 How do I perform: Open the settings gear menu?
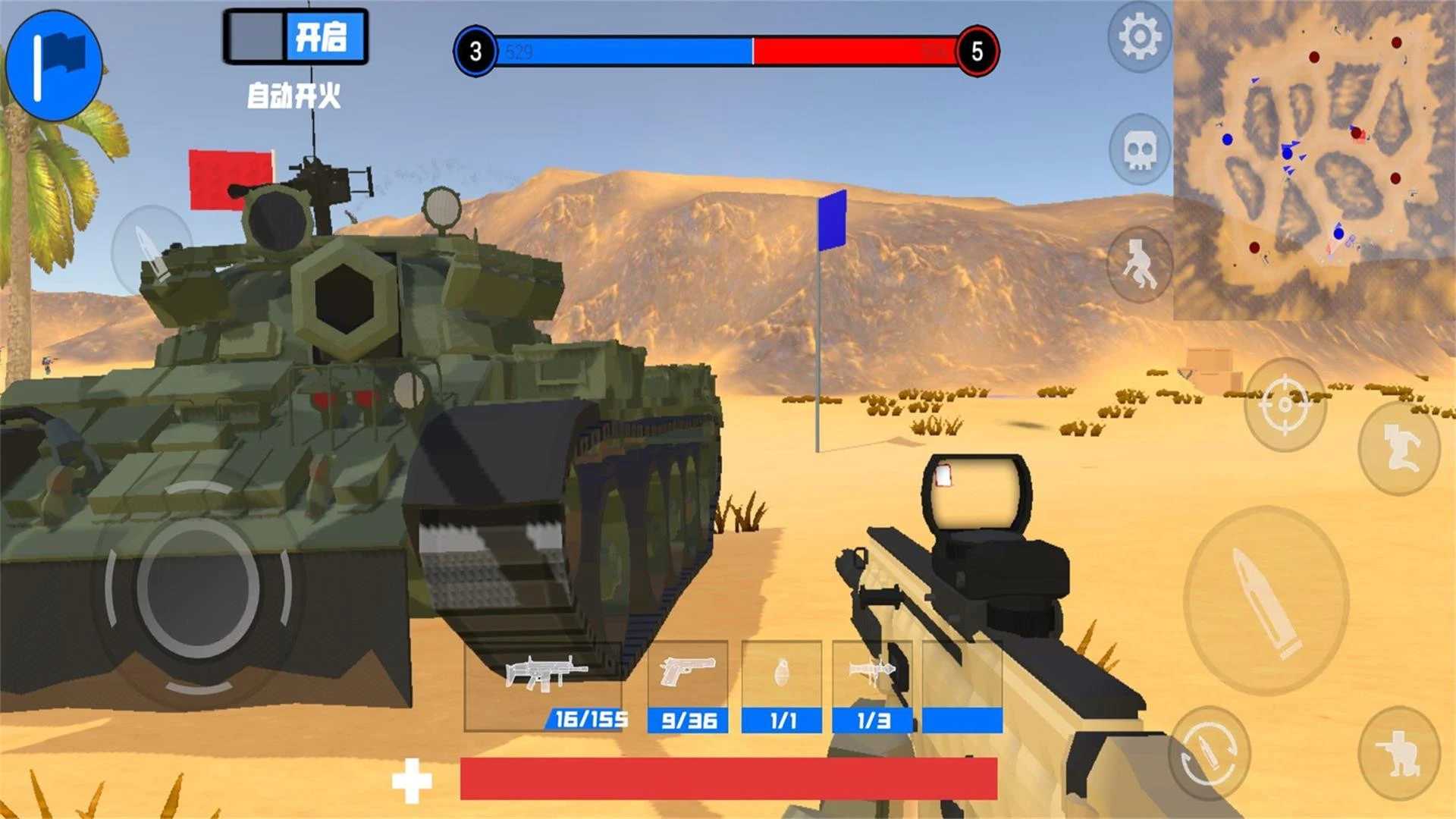(1139, 35)
